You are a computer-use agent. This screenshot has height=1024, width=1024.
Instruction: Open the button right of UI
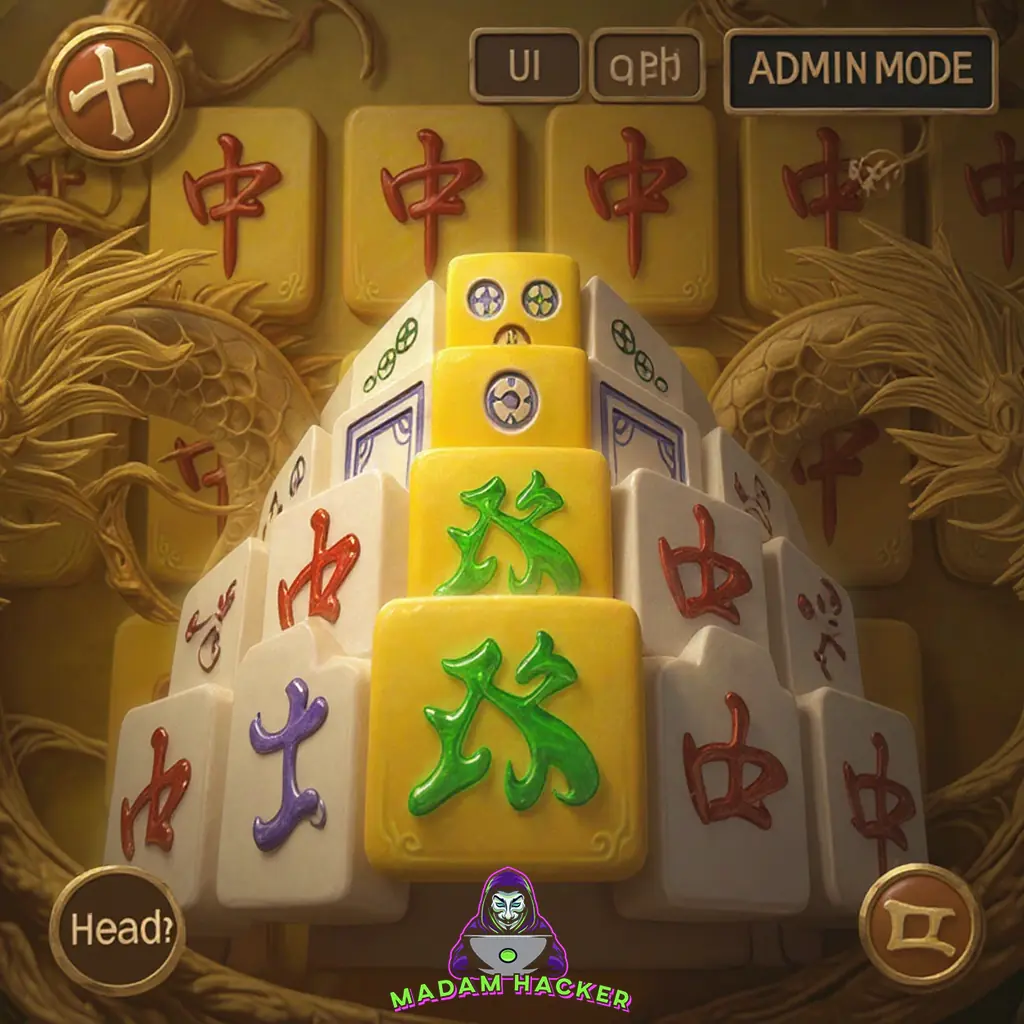coord(648,66)
